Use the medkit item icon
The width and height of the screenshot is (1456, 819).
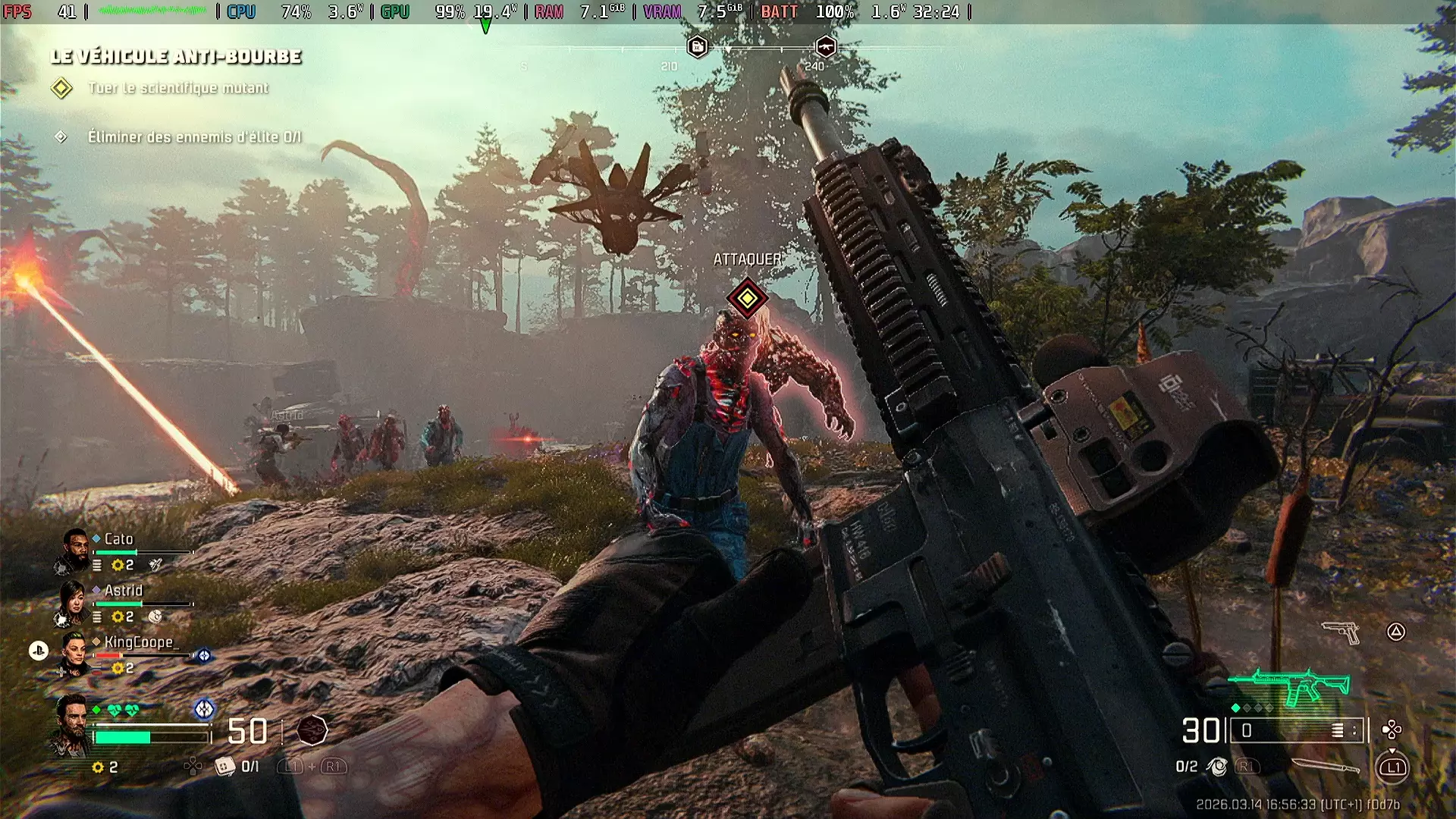(224, 767)
